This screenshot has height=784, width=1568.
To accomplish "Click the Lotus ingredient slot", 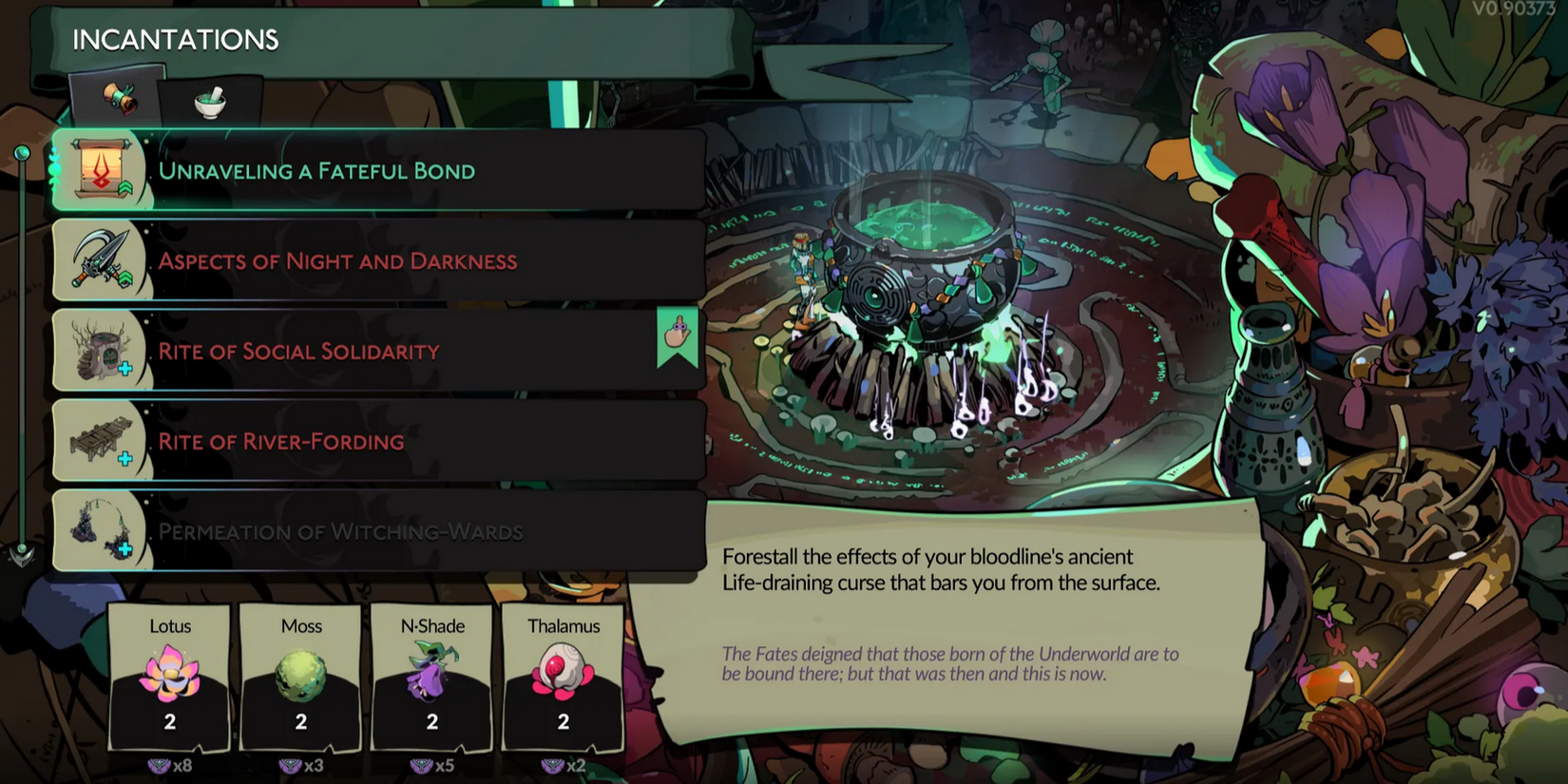I will tap(170, 677).
